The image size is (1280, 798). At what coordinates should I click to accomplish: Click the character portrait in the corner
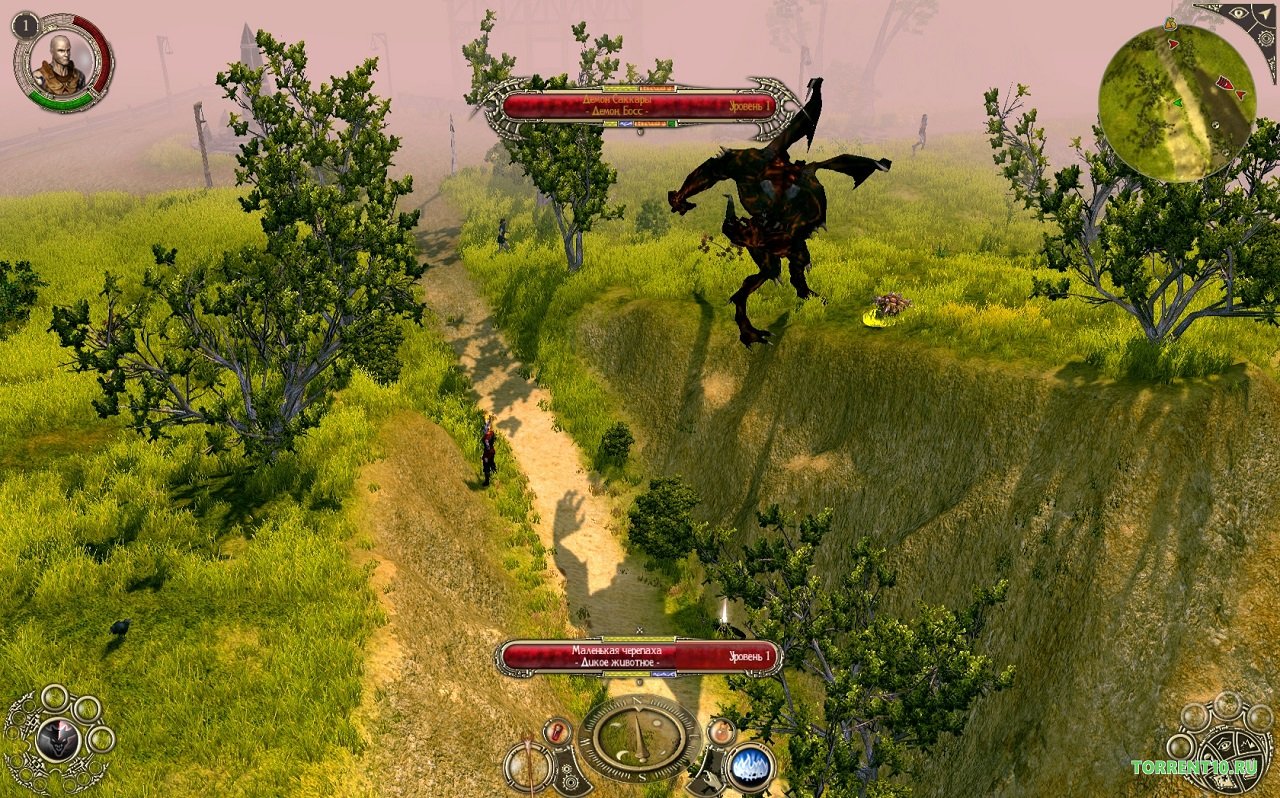(60, 64)
